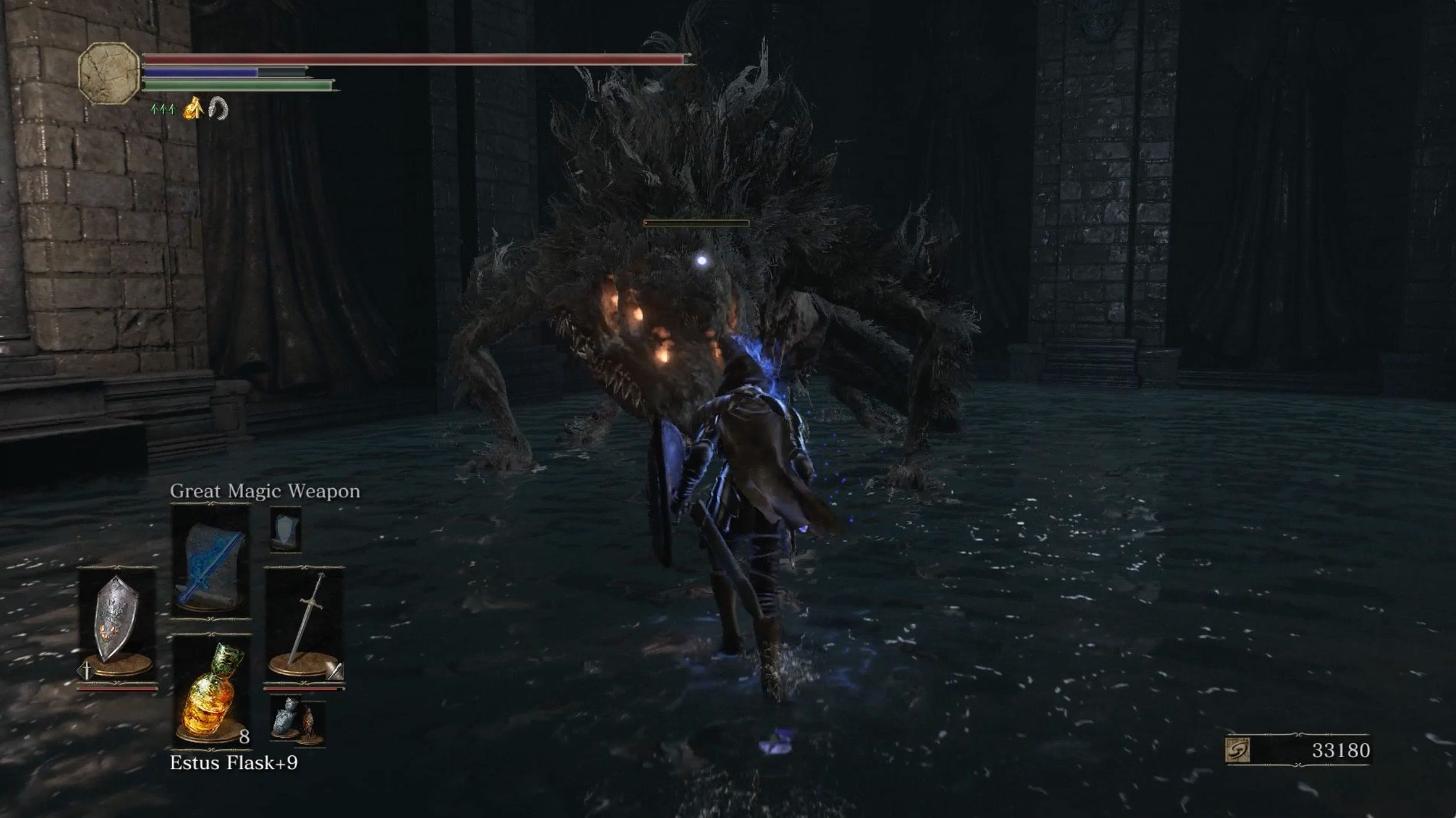Toggle the talisman cross icon on the shield
Viewport: 1456px width, 818px height.
click(x=86, y=669)
